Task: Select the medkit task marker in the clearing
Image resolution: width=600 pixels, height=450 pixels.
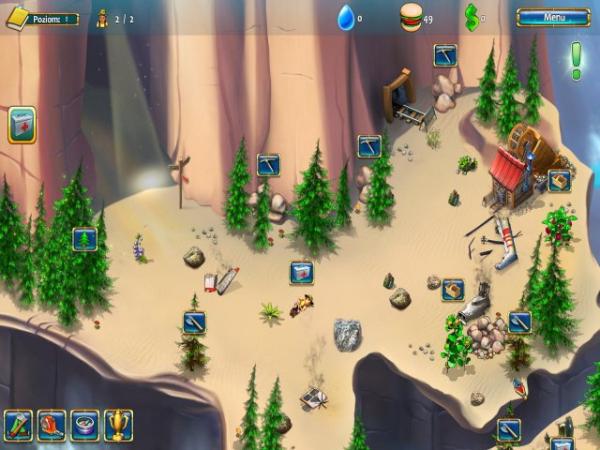Action: click(301, 272)
